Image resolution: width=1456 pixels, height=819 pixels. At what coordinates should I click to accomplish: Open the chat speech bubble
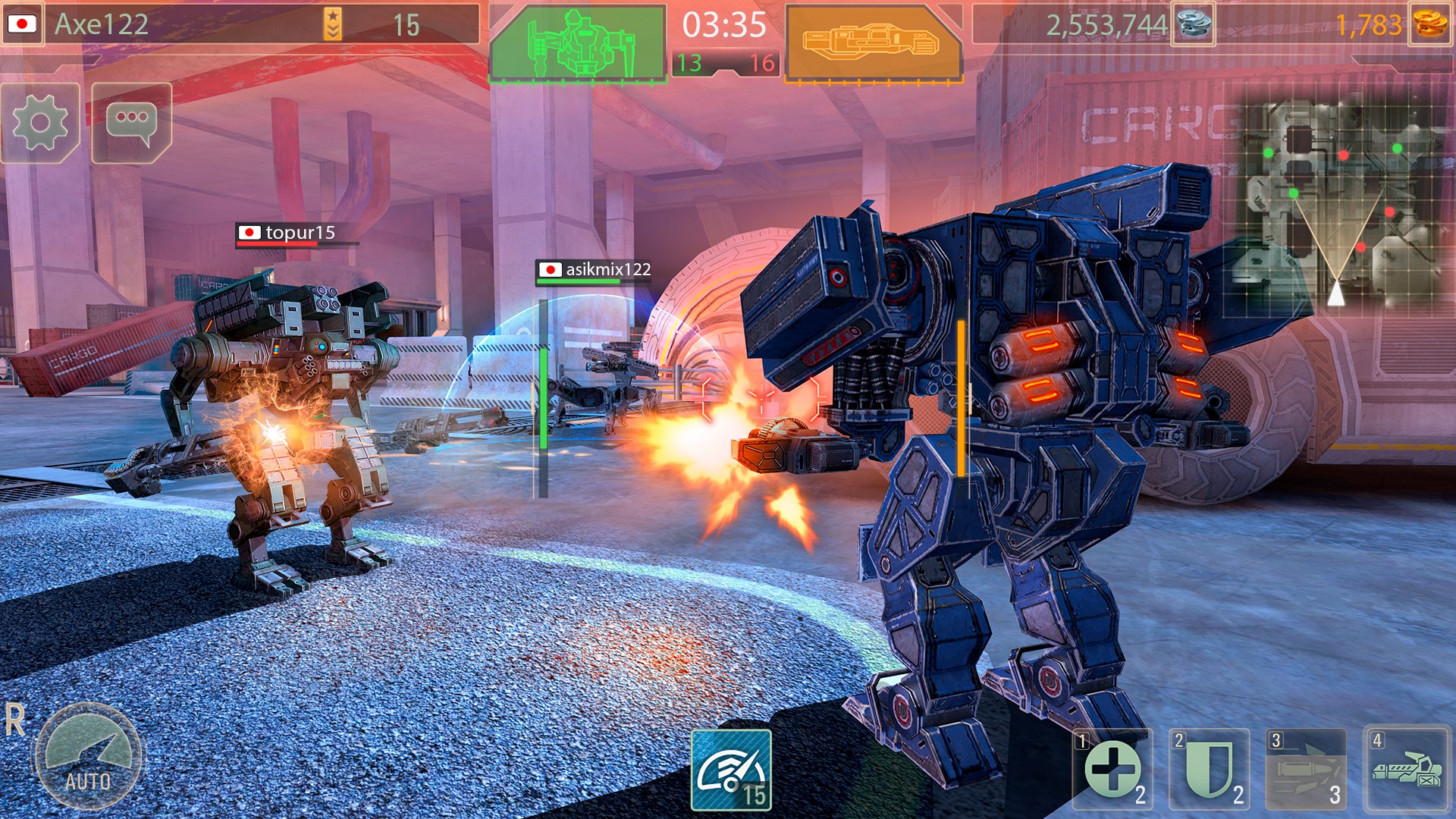point(132,123)
